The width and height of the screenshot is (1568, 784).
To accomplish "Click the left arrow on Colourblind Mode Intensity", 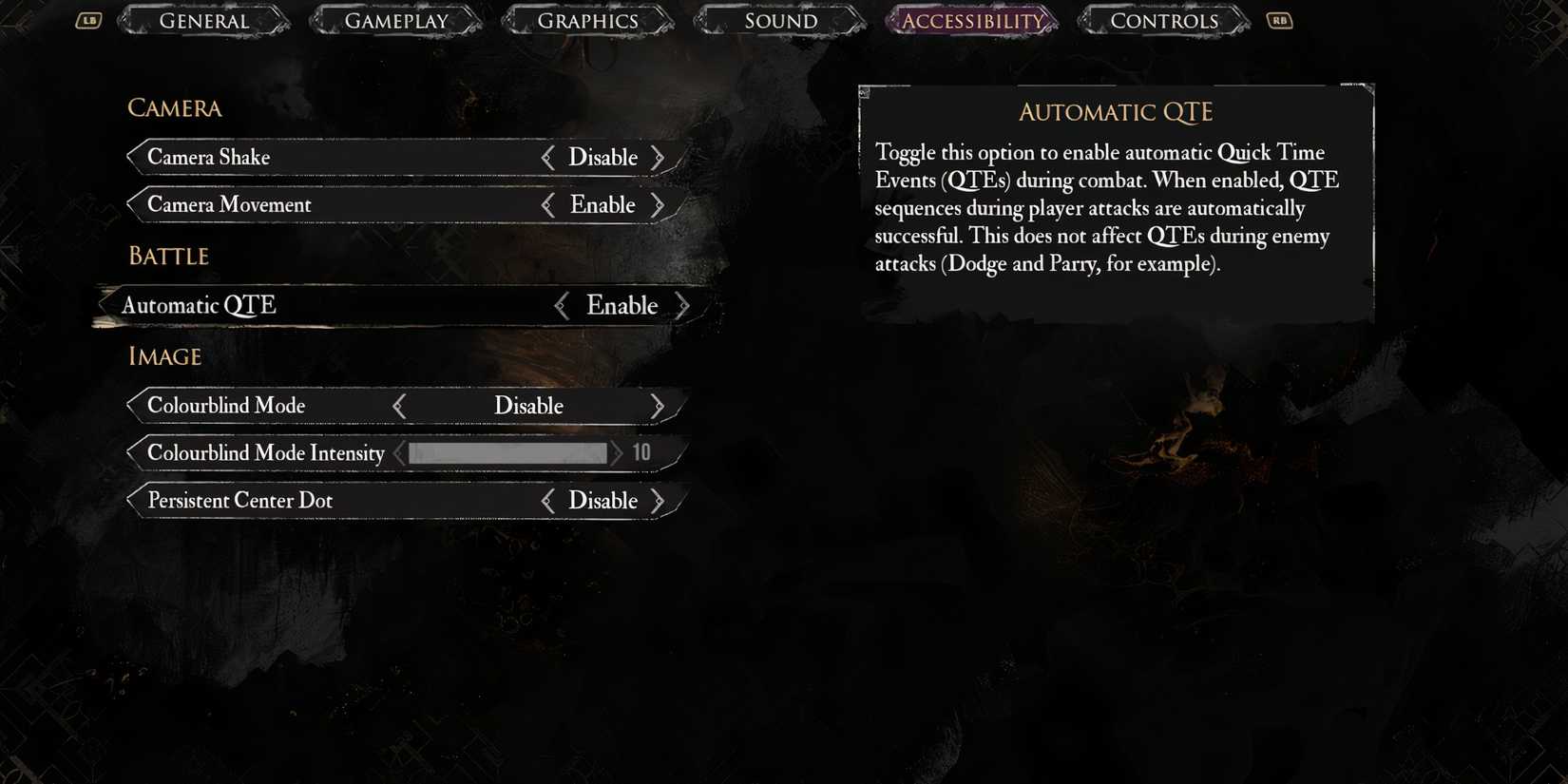I will point(400,453).
